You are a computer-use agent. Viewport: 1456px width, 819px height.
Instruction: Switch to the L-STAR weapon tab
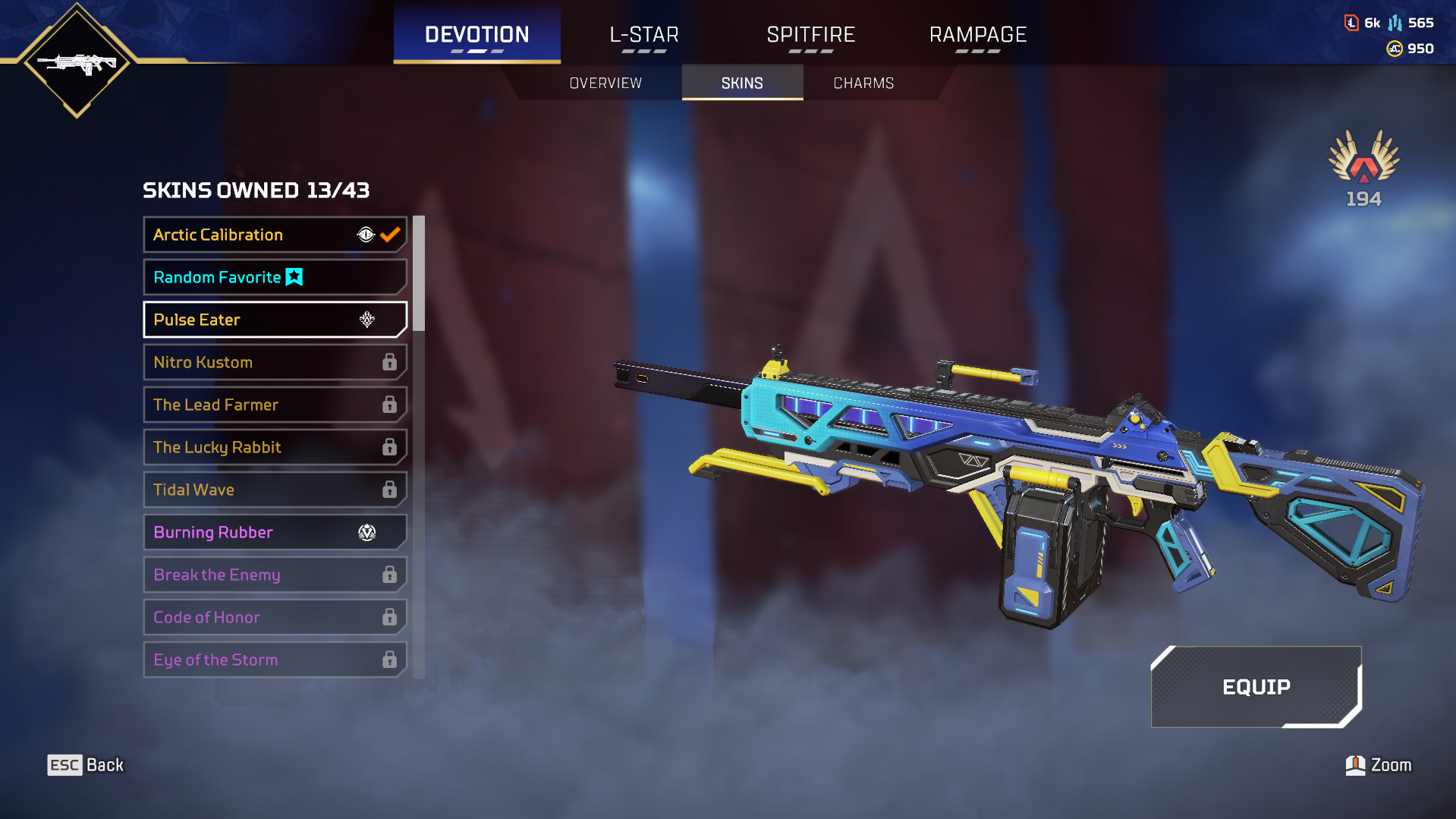(x=644, y=35)
